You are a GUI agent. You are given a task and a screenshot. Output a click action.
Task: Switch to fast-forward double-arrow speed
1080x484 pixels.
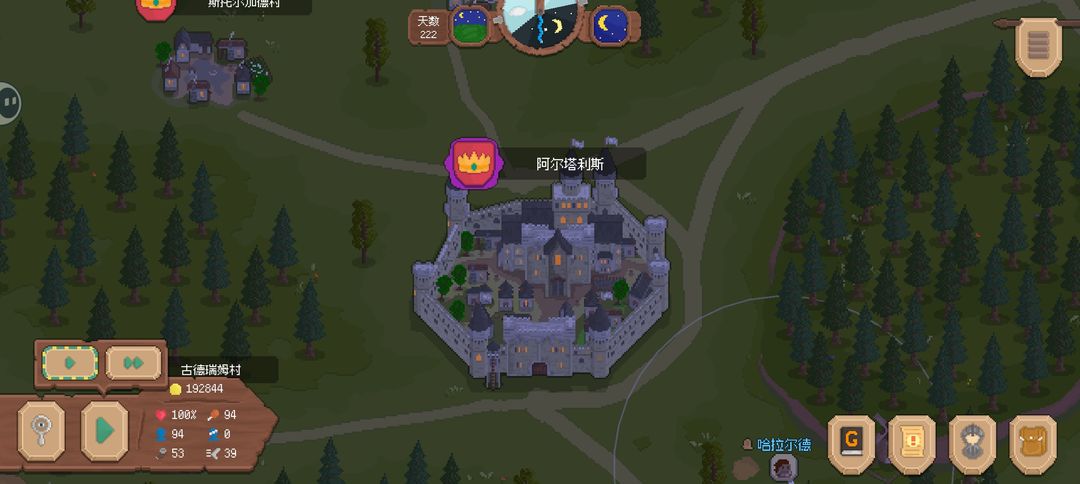pyautogui.click(x=133, y=362)
